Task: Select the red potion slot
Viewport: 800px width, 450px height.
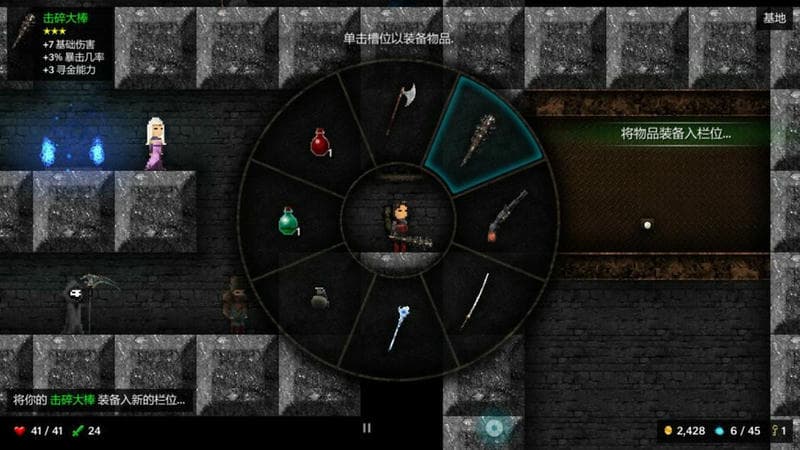Action: coord(320,143)
